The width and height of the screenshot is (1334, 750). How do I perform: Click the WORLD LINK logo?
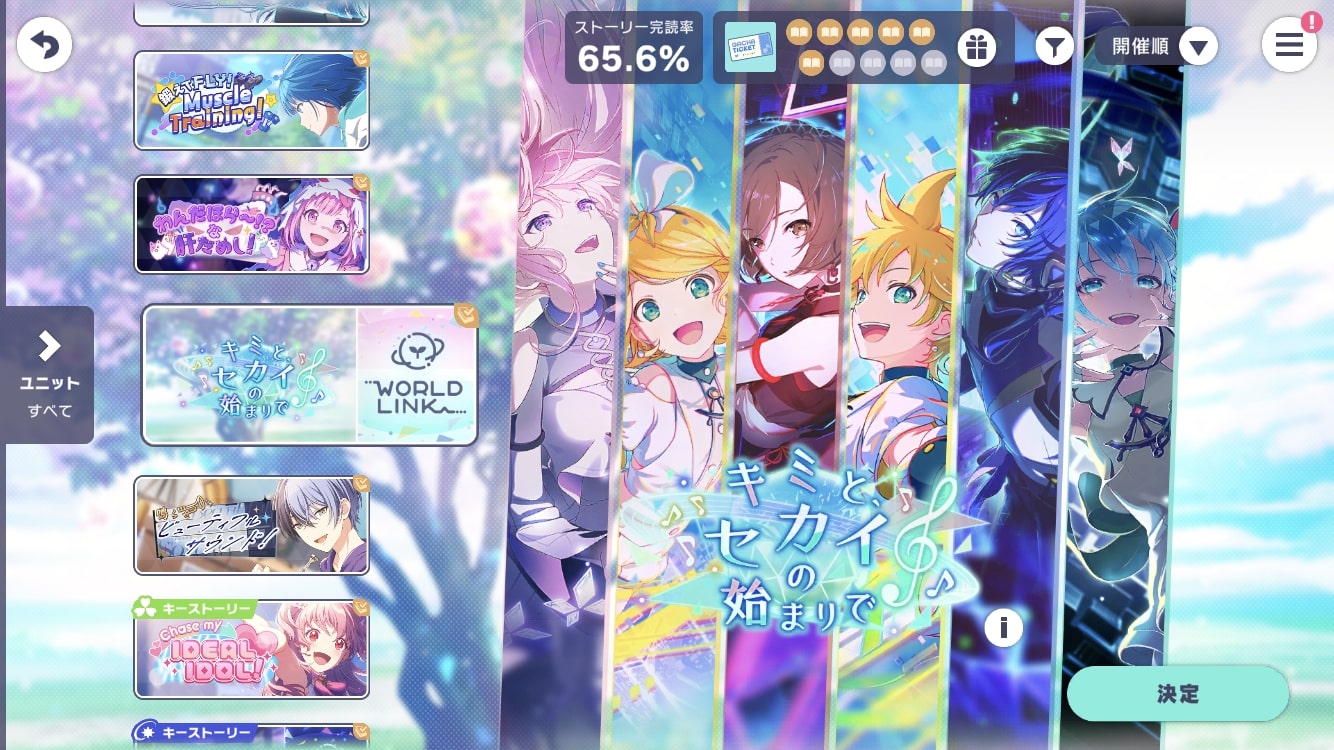coord(416,373)
